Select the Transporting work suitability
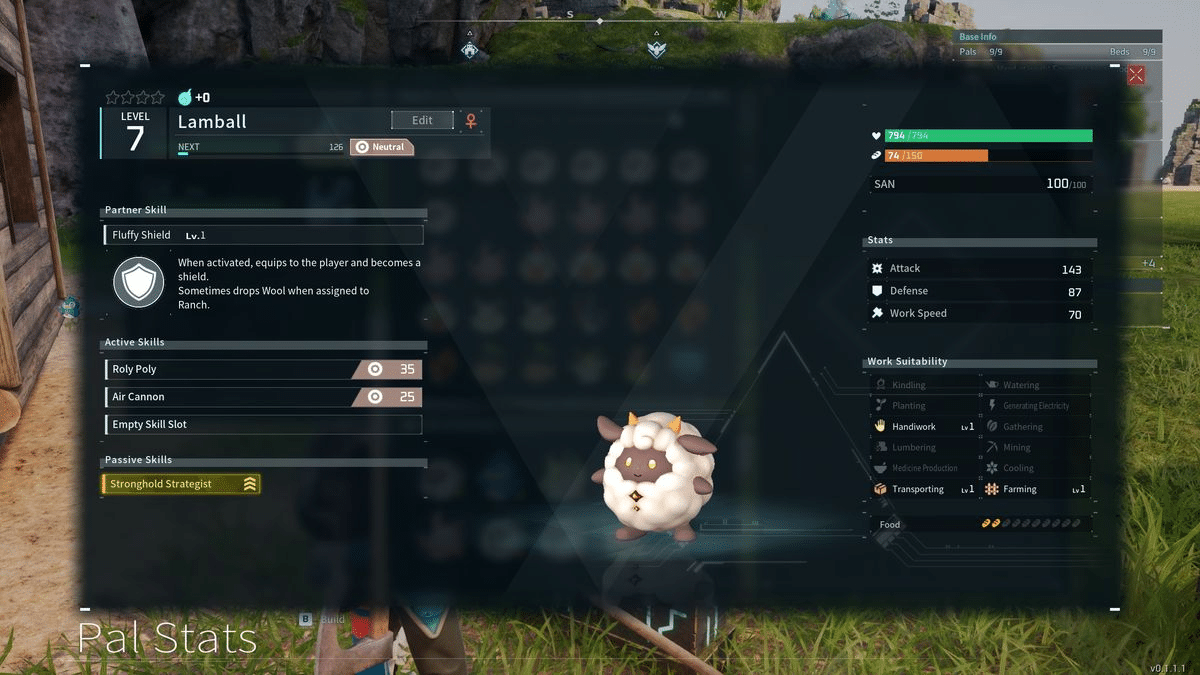This screenshot has width=1200, height=675. [x=924, y=489]
